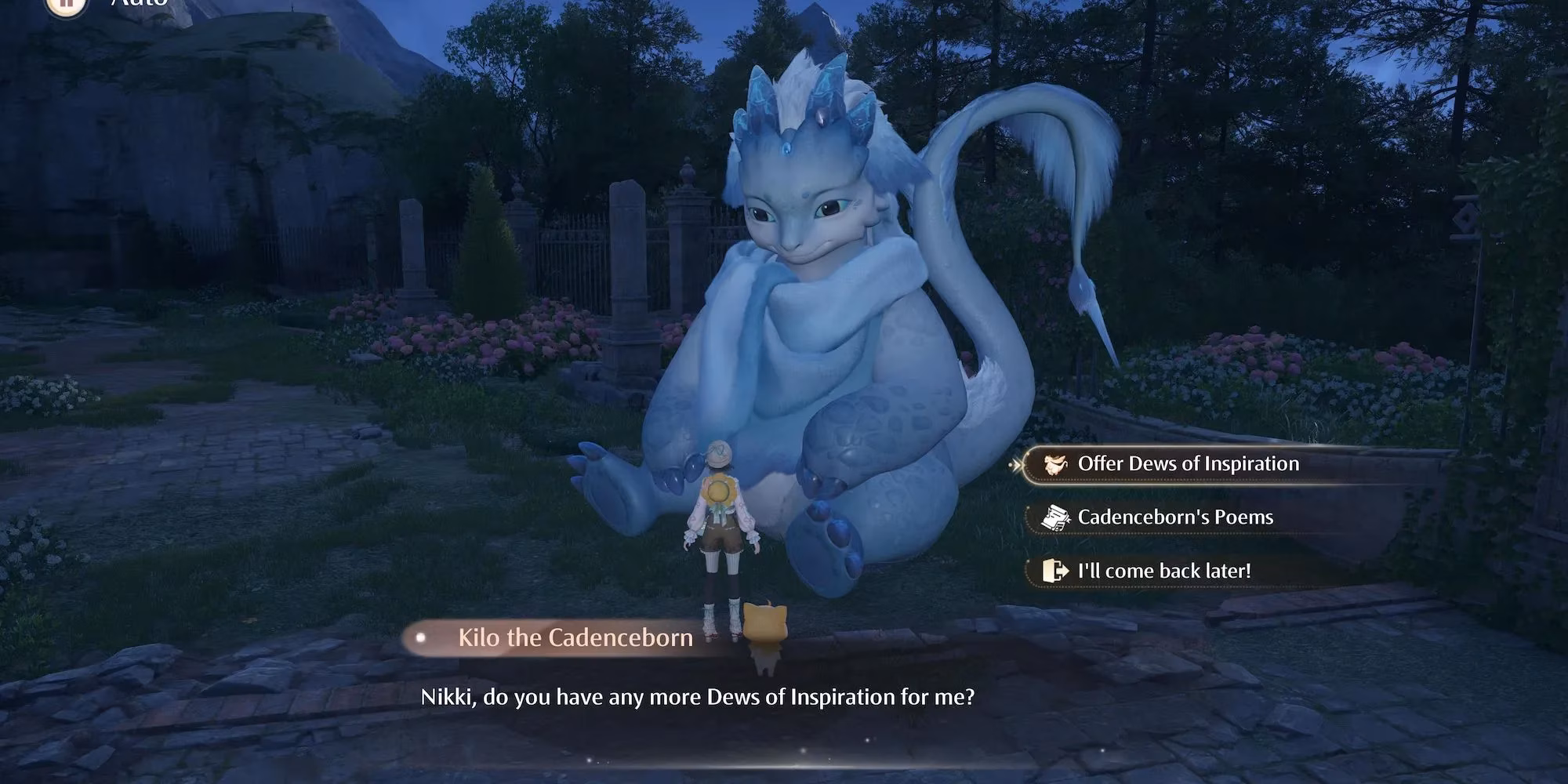
Task: Choose Offer Dews of Inspiration
Action: click(x=1187, y=464)
